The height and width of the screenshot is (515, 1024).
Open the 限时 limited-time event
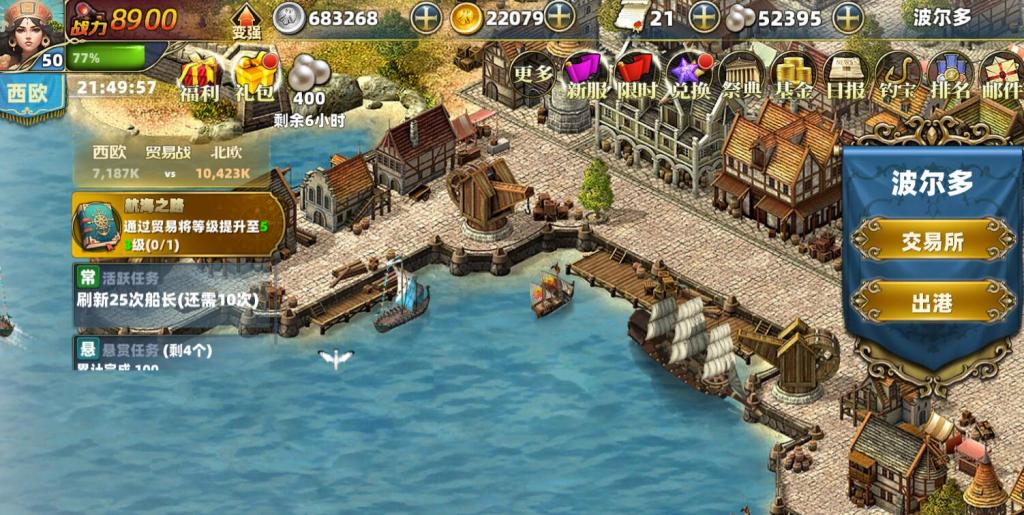(x=636, y=74)
